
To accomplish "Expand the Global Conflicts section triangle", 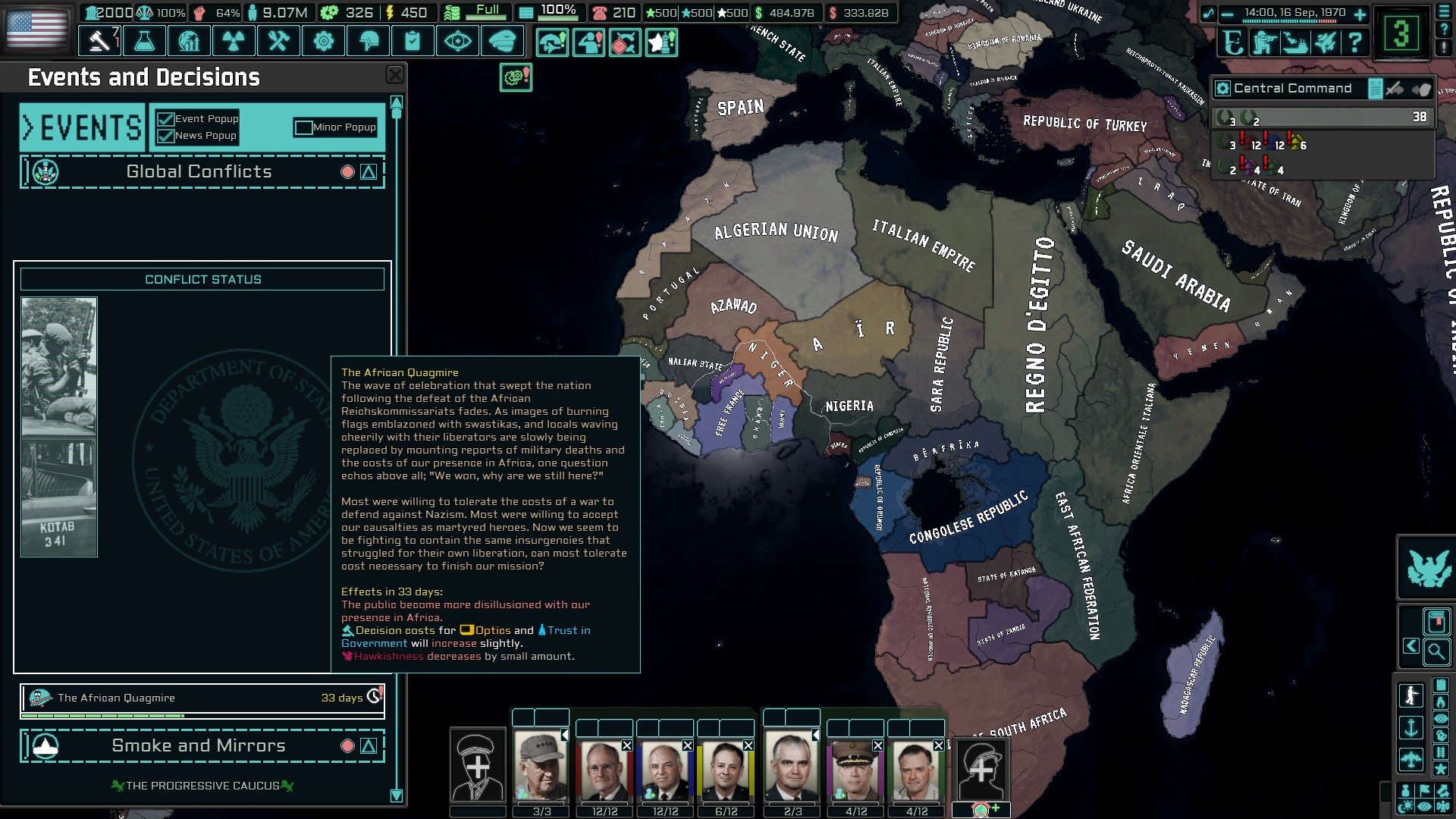I will pos(369,171).
